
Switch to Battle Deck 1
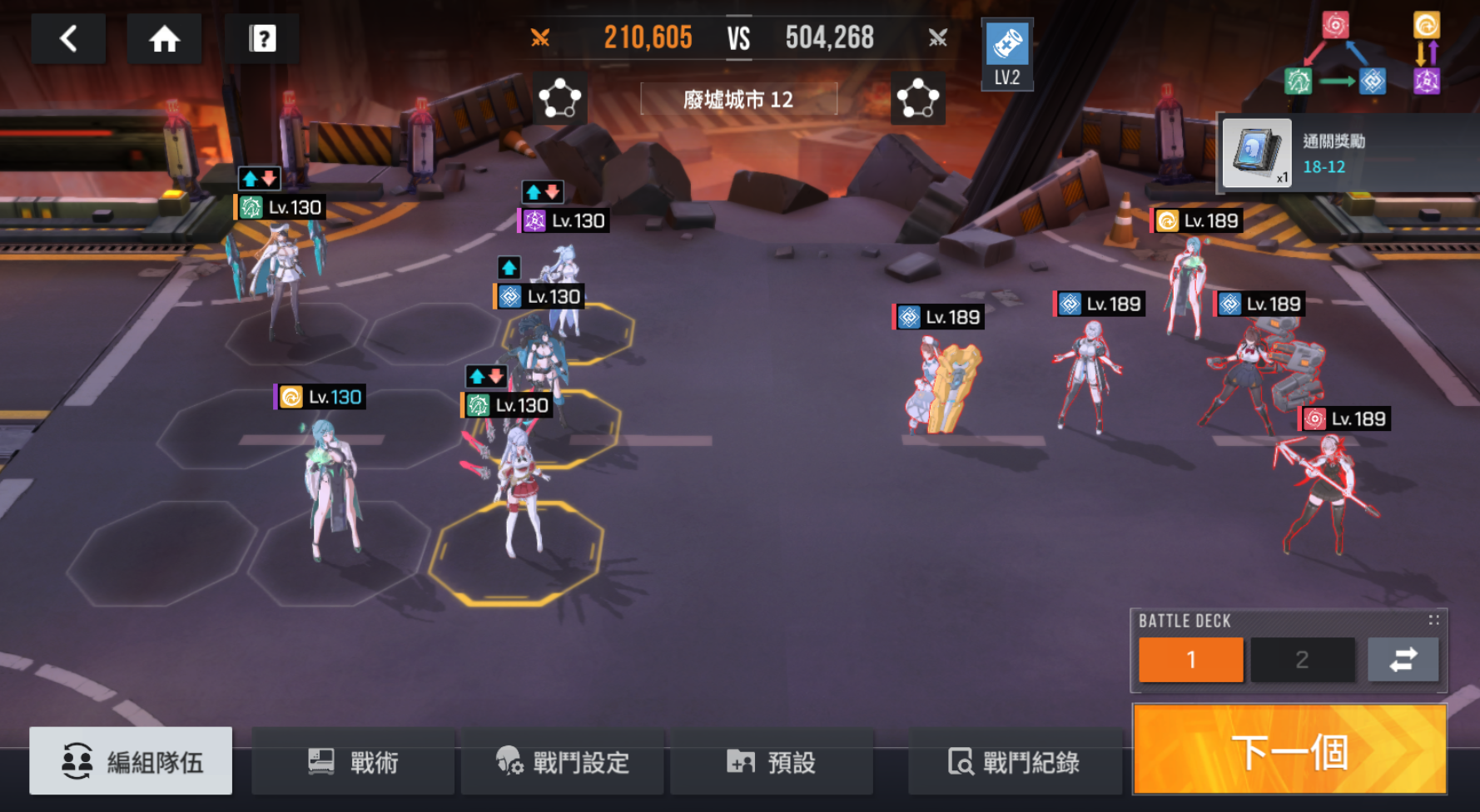(1190, 660)
